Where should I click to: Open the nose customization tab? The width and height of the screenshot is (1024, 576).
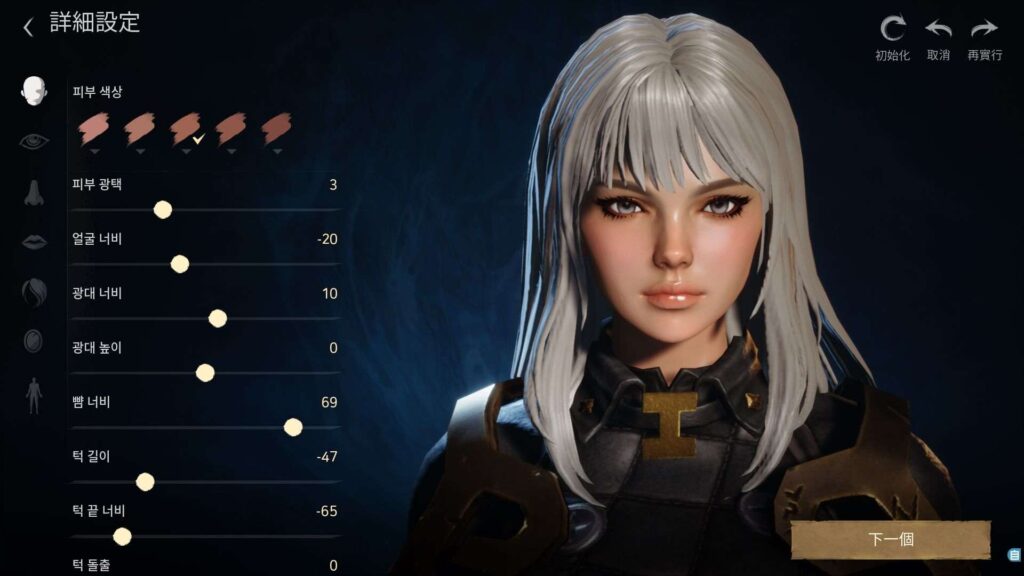pos(34,192)
